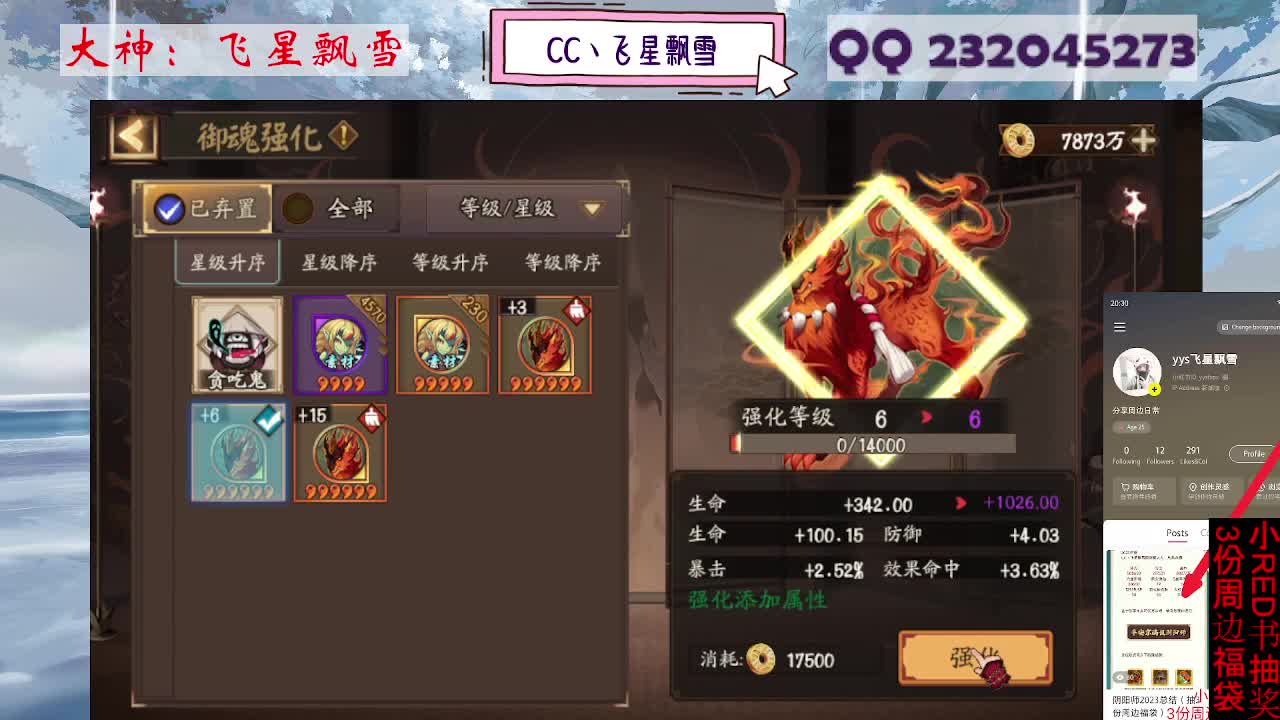The image size is (1280, 720).
Task: Click the + icon next to 7873万 coins
Action: [1145, 142]
